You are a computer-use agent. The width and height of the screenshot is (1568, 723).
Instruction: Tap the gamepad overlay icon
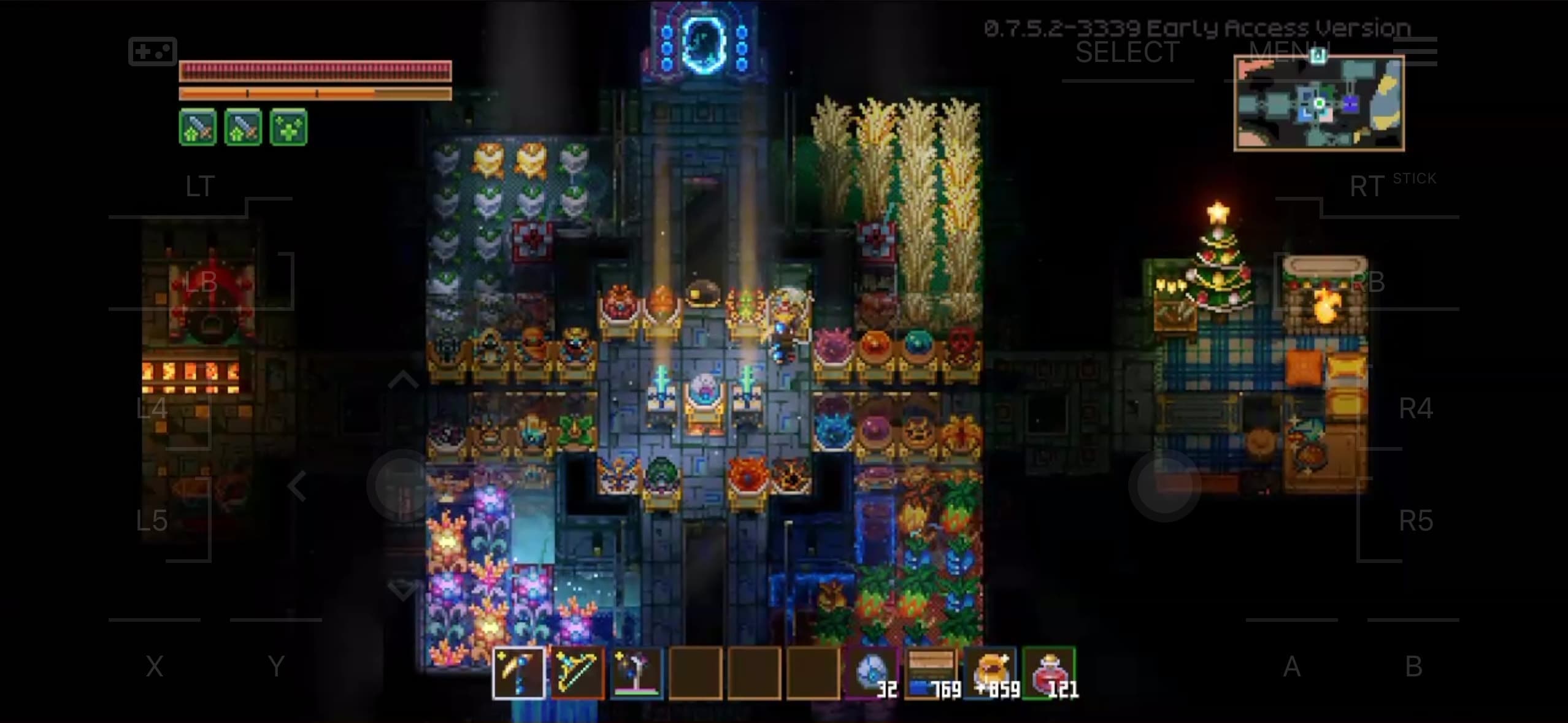point(152,51)
